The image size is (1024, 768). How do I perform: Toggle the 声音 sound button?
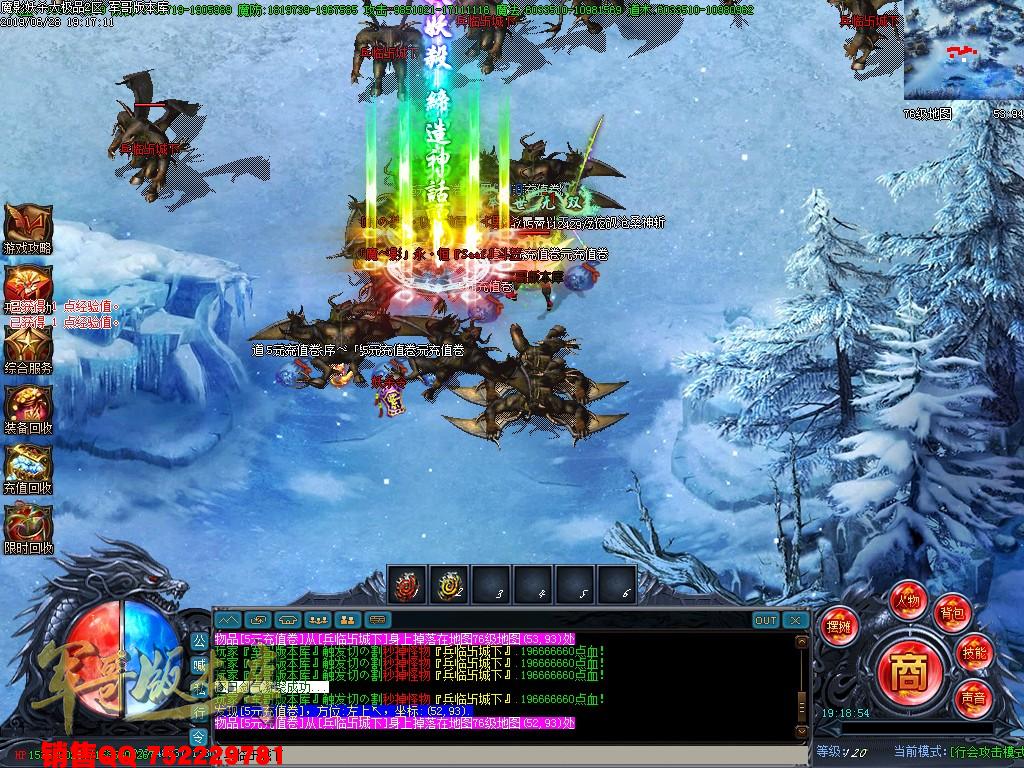[x=972, y=695]
